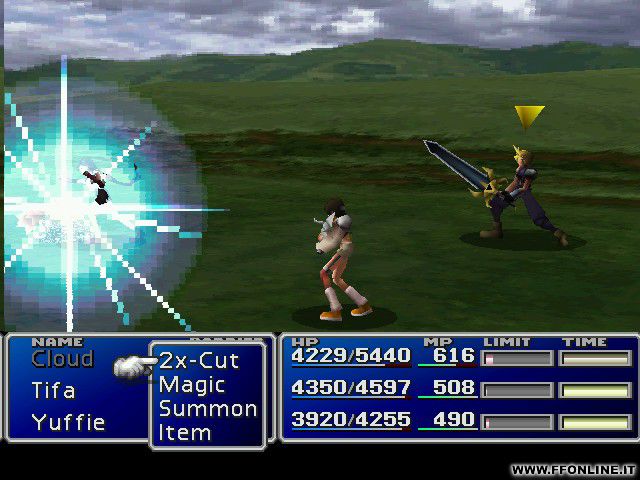This screenshot has width=640, height=480.
Task: Choose the Magic command
Action: pyautogui.click(x=192, y=385)
